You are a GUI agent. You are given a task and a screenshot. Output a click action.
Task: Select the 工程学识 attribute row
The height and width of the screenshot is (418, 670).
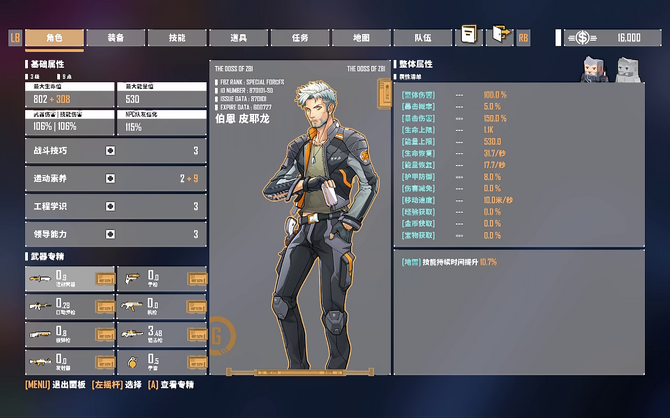115,207
